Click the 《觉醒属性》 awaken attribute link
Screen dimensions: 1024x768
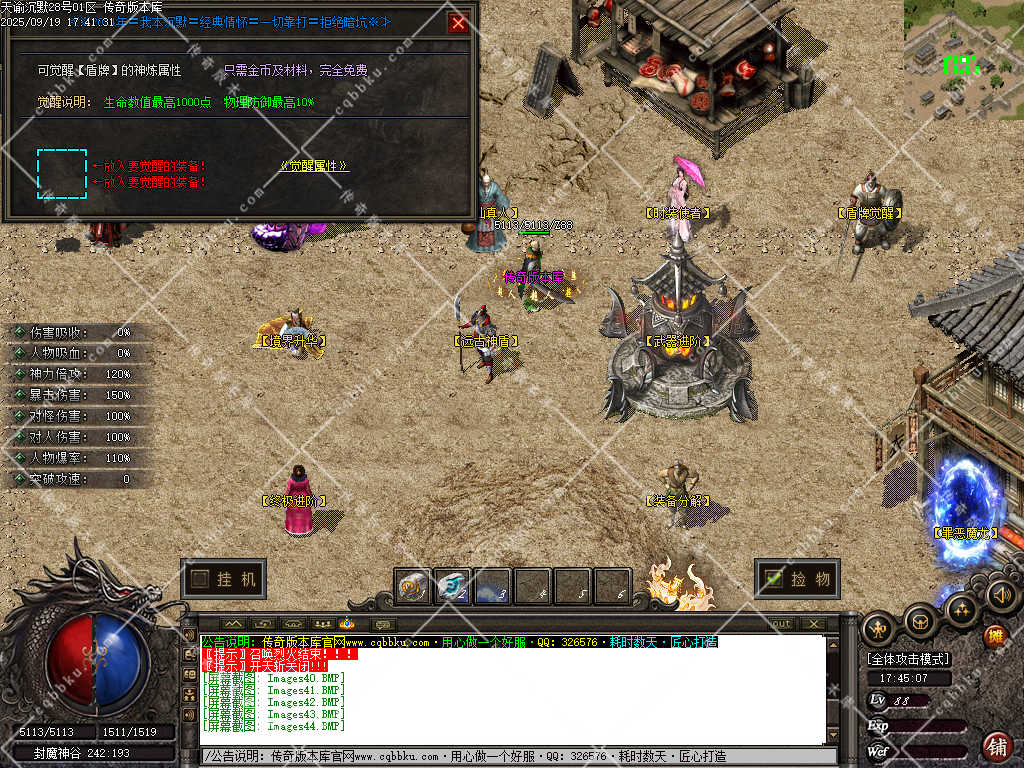pyautogui.click(x=314, y=166)
